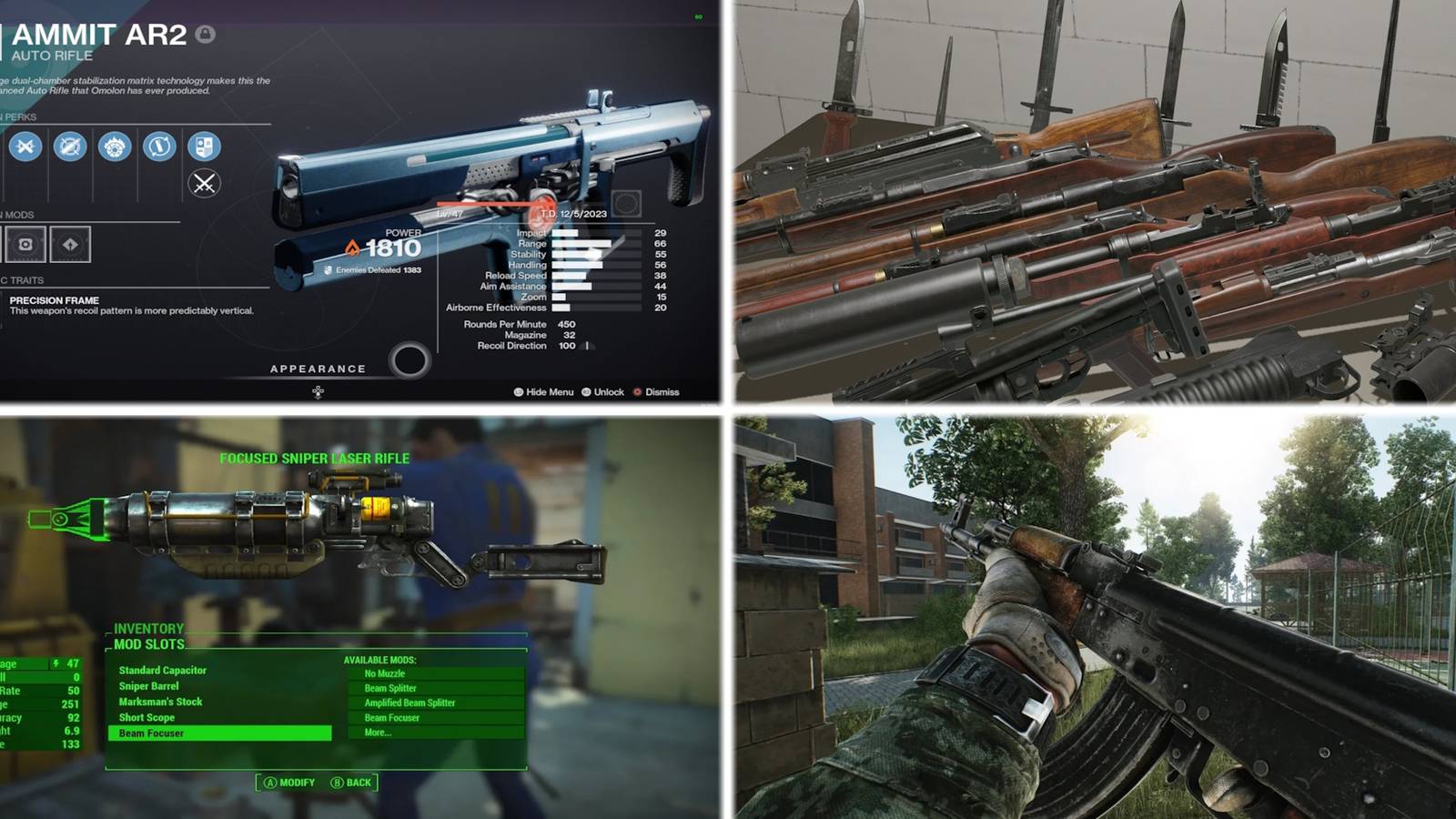Open the shader mod slot camera icon
This screenshot has height=819, width=1456.
(27, 244)
